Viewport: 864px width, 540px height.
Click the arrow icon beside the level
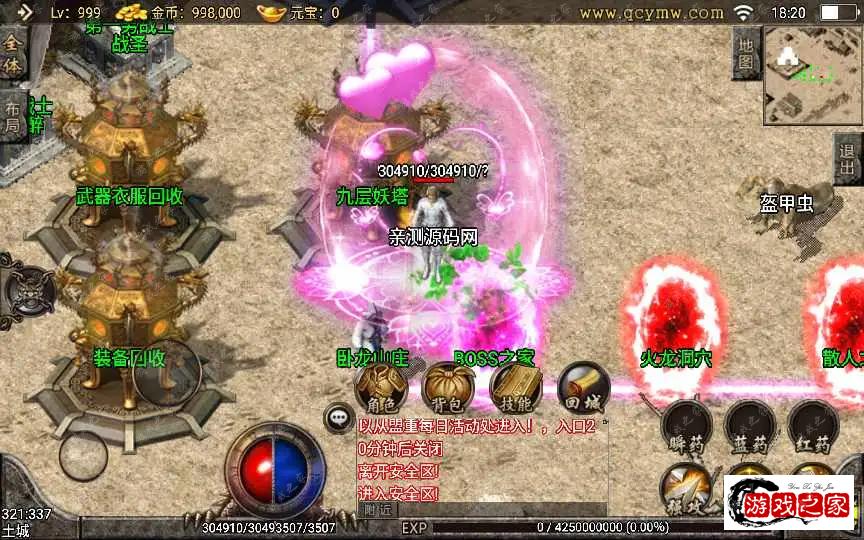pyautogui.click(x=27, y=12)
